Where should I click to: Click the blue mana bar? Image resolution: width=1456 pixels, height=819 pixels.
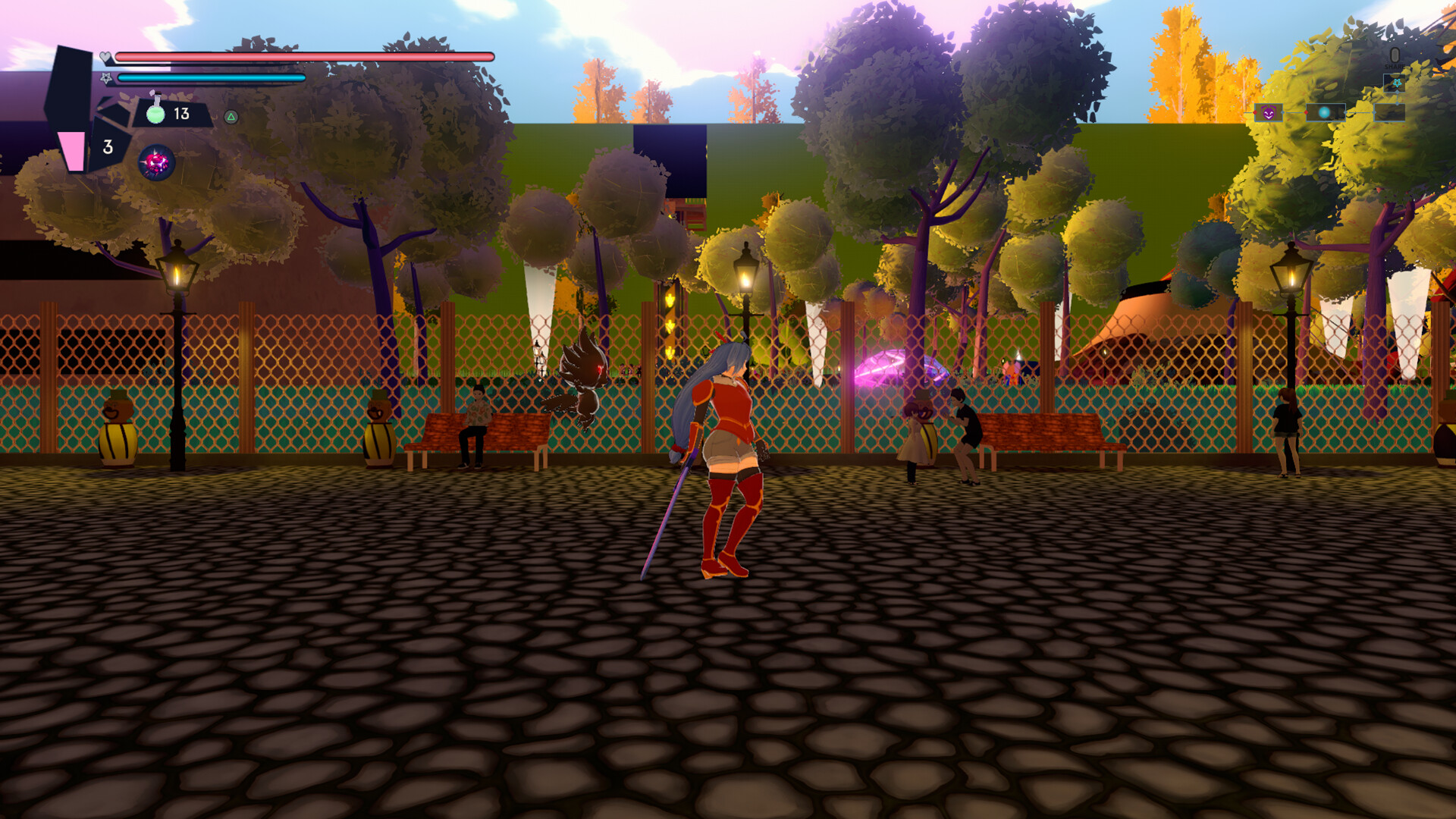pos(212,77)
